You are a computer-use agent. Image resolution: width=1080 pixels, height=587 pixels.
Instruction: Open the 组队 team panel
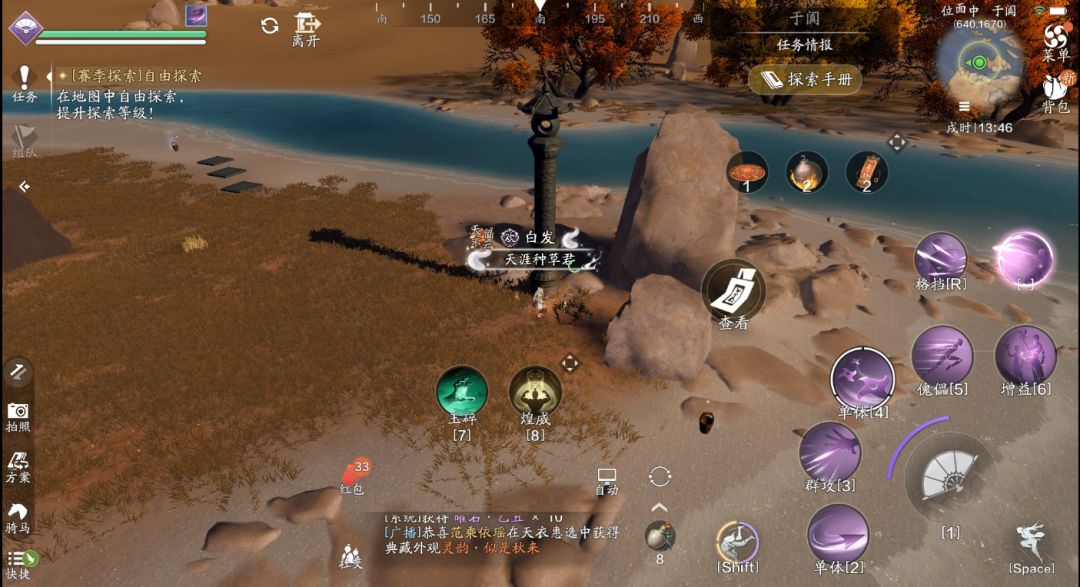pyautogui.click(x=24, y=140)
